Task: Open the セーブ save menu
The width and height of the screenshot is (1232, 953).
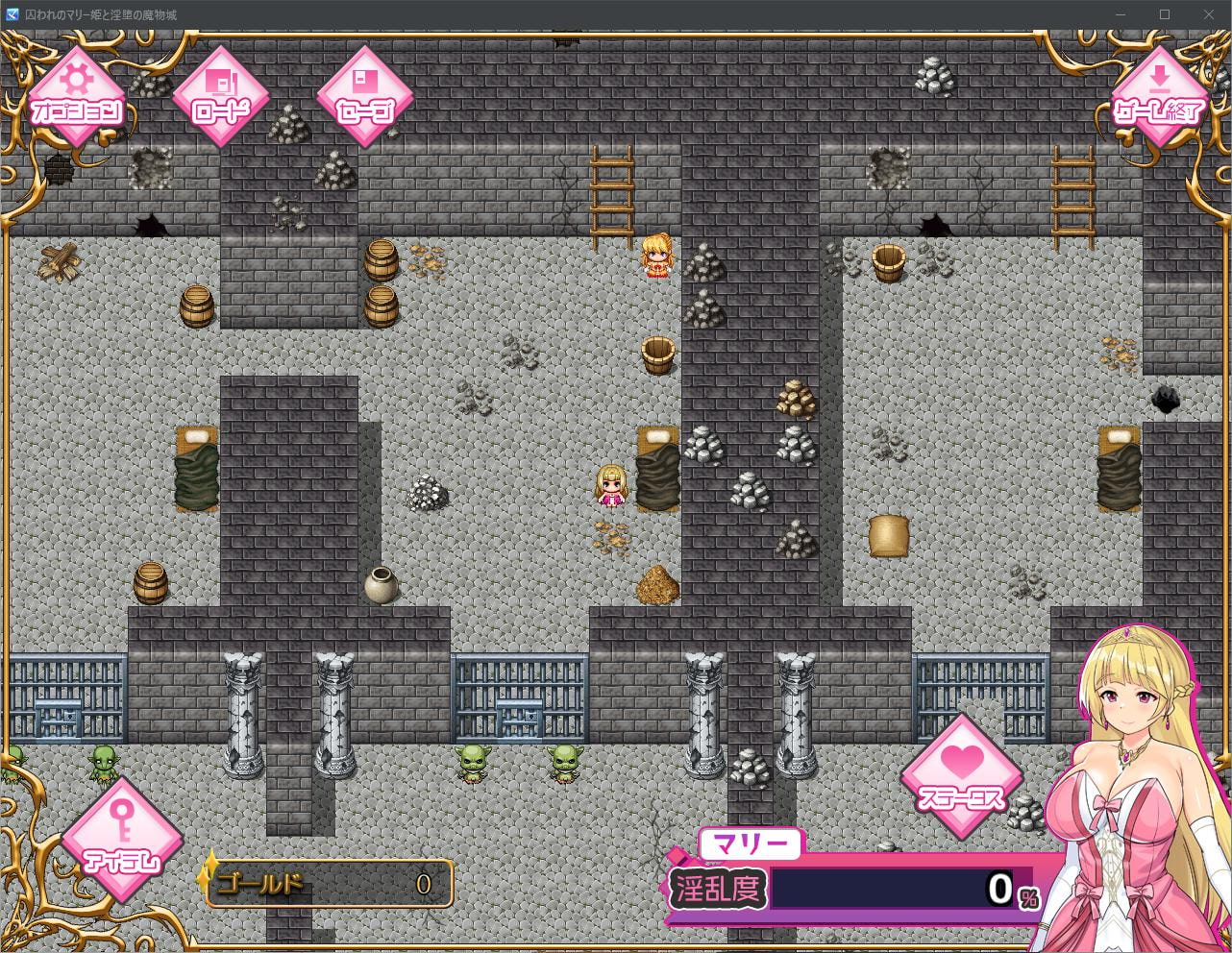Action: click(365, 96)
